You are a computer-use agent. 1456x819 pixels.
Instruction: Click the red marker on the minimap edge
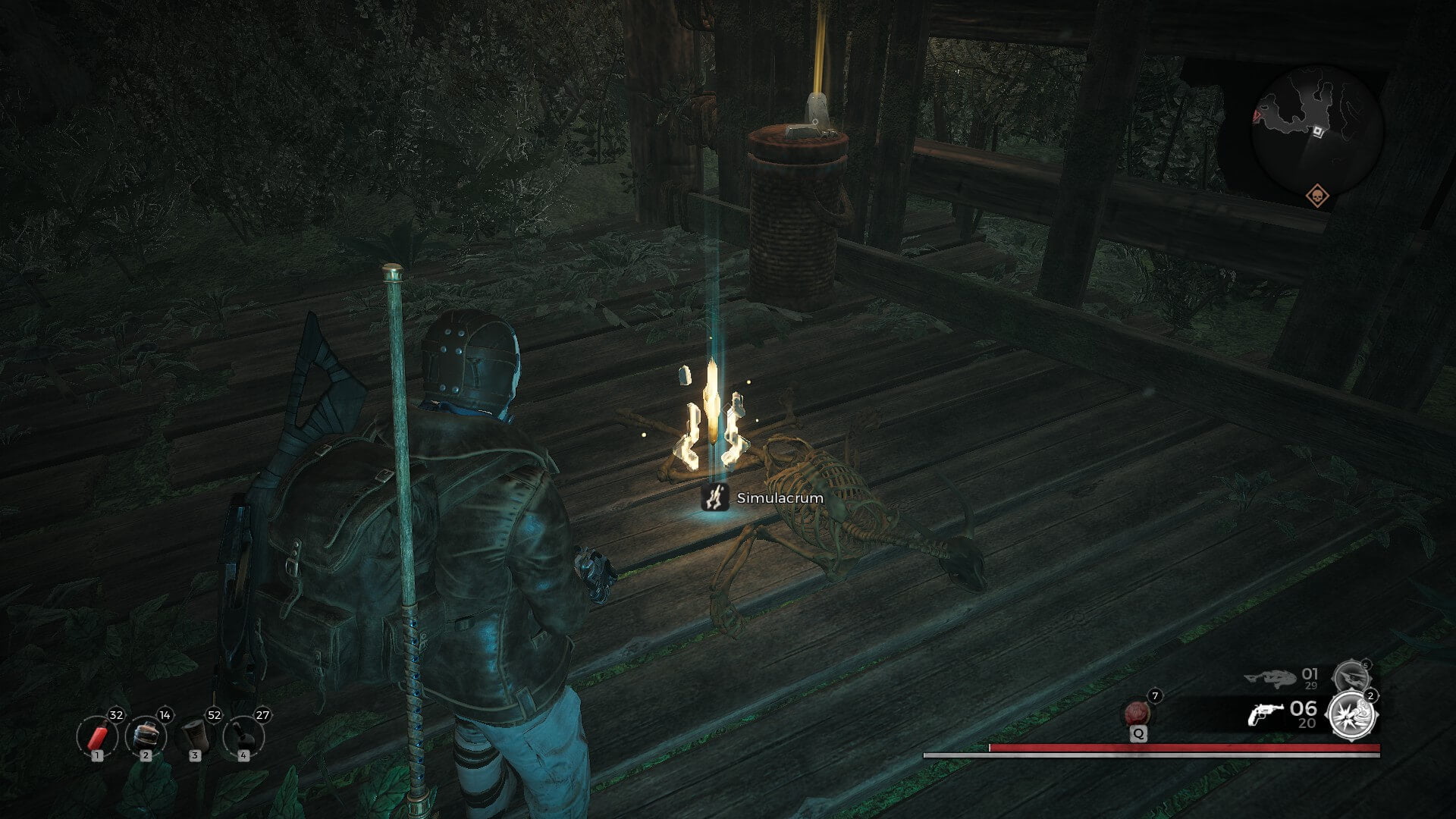tap(1255, 117)
